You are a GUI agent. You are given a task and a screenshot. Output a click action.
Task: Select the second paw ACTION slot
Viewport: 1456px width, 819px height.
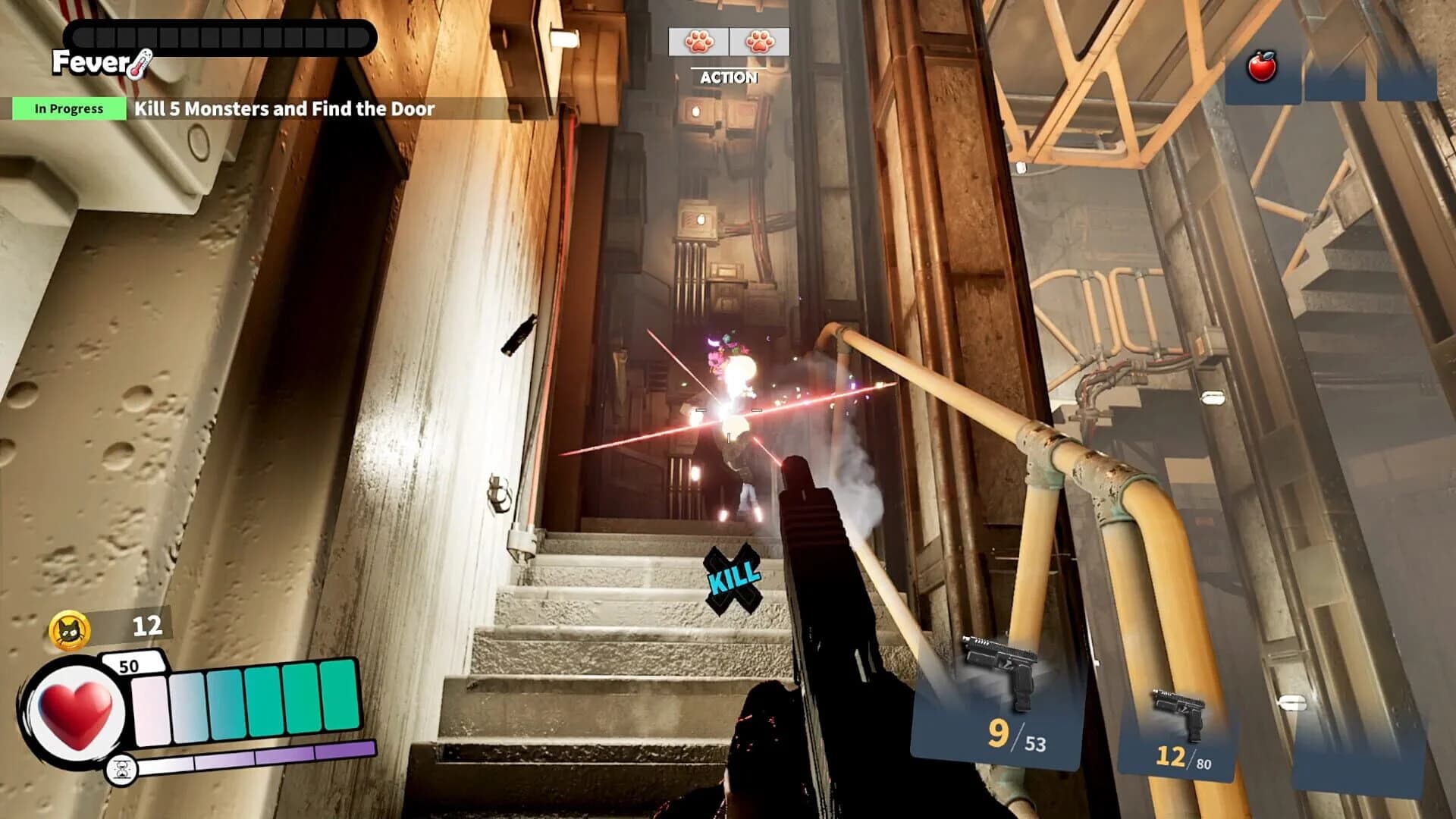tap(757, 43)
